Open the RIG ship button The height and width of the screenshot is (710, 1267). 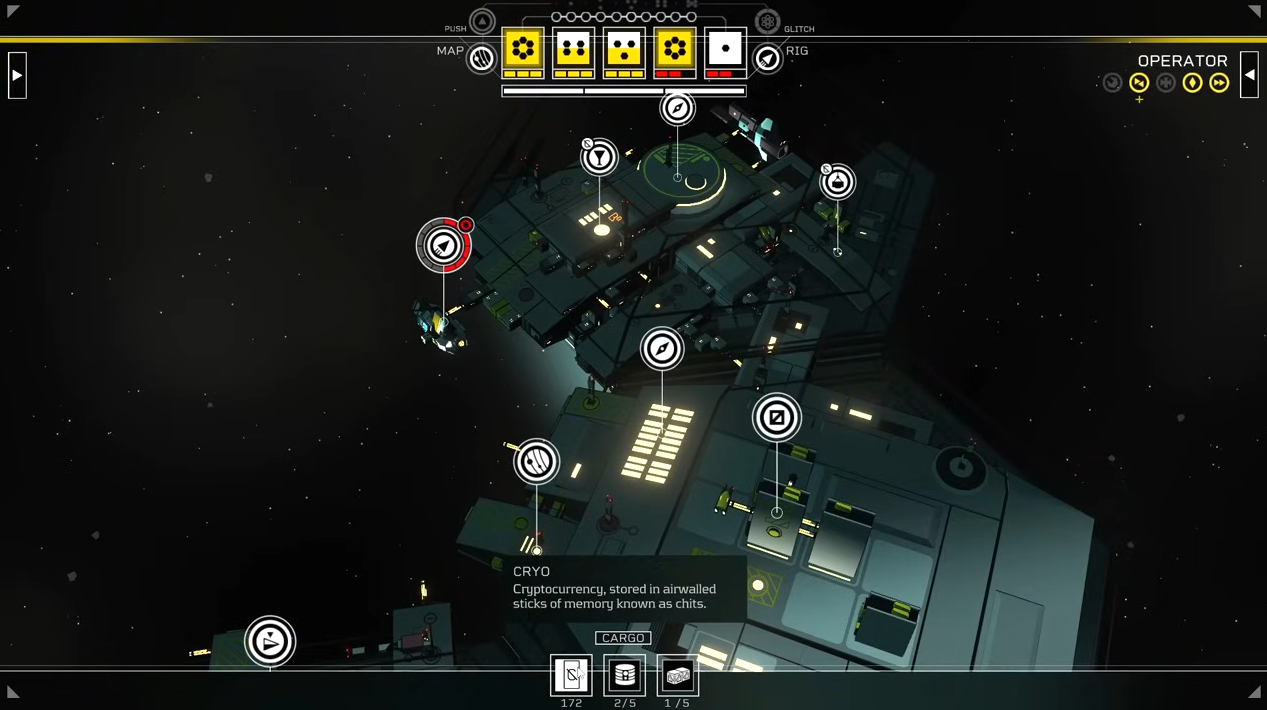[x=767, y=59]
